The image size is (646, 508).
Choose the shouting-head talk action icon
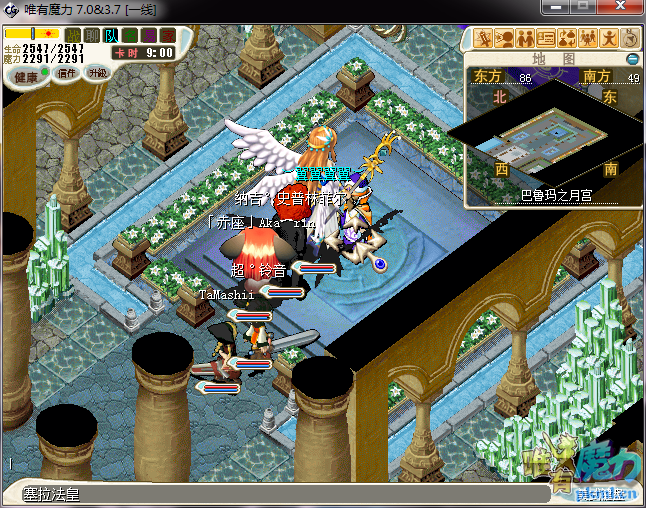504,39
